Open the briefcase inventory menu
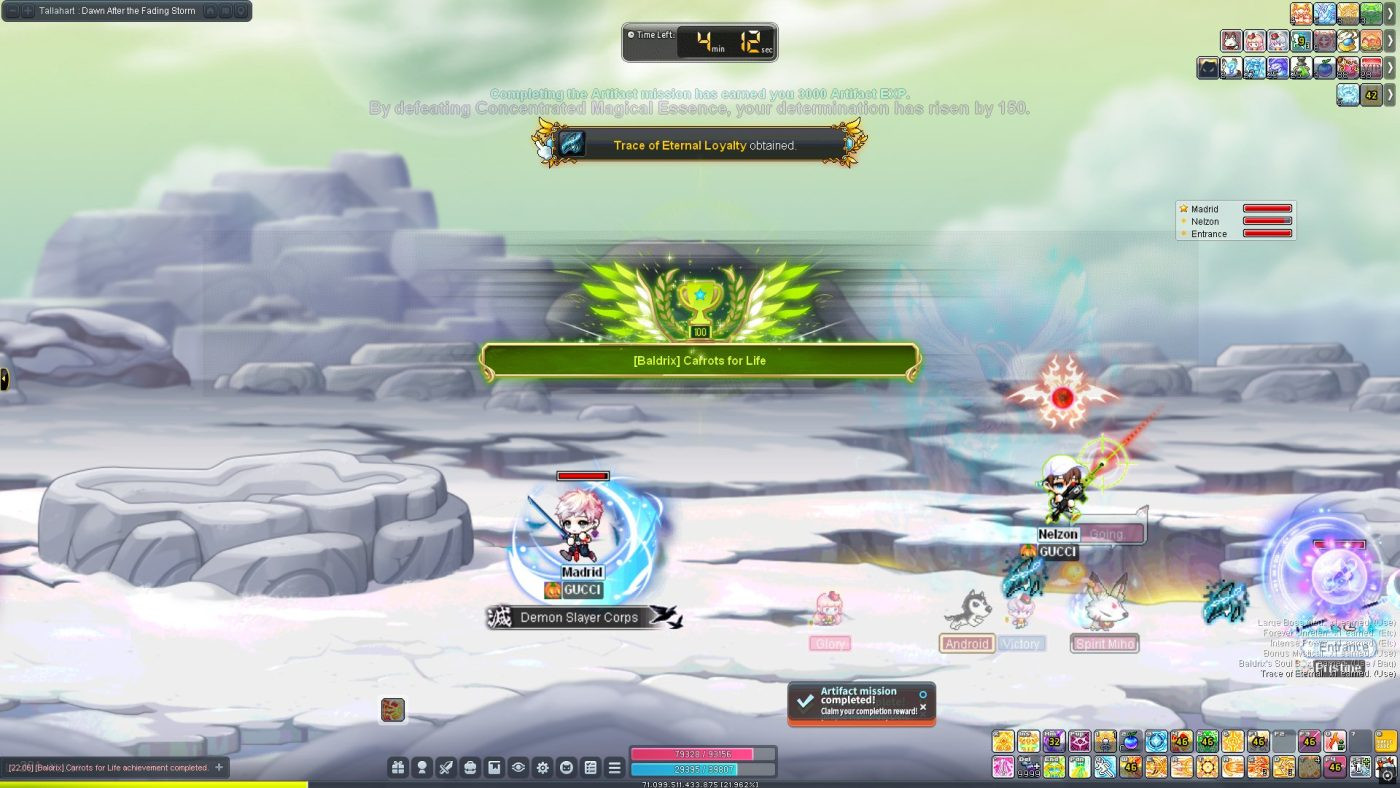This screenshot has height=788, width=1400. point(470,767)
